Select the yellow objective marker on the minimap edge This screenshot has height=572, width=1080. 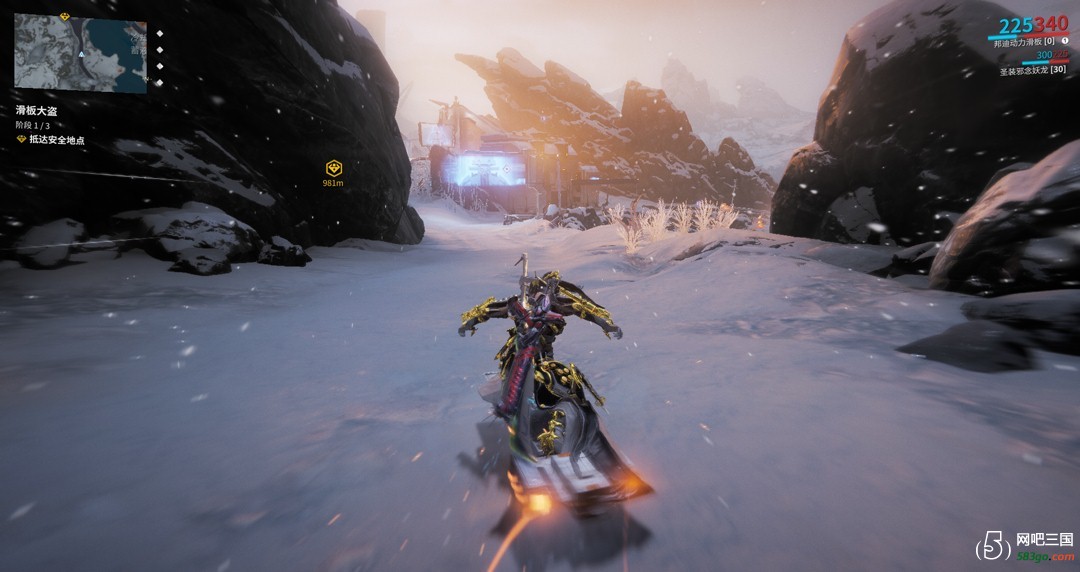(x=65, y=17)
